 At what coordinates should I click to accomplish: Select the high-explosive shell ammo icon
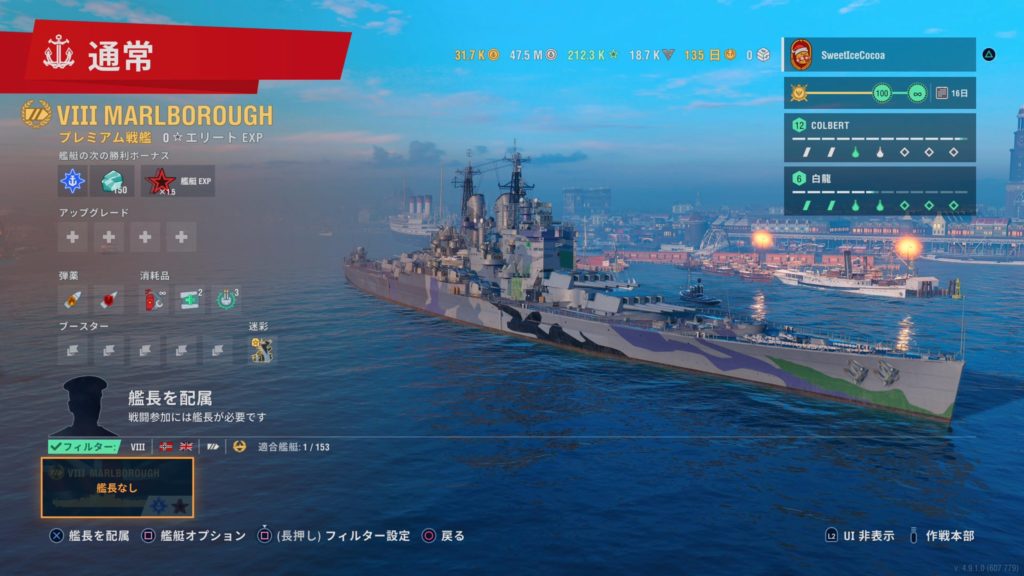(x=73, y=299)
